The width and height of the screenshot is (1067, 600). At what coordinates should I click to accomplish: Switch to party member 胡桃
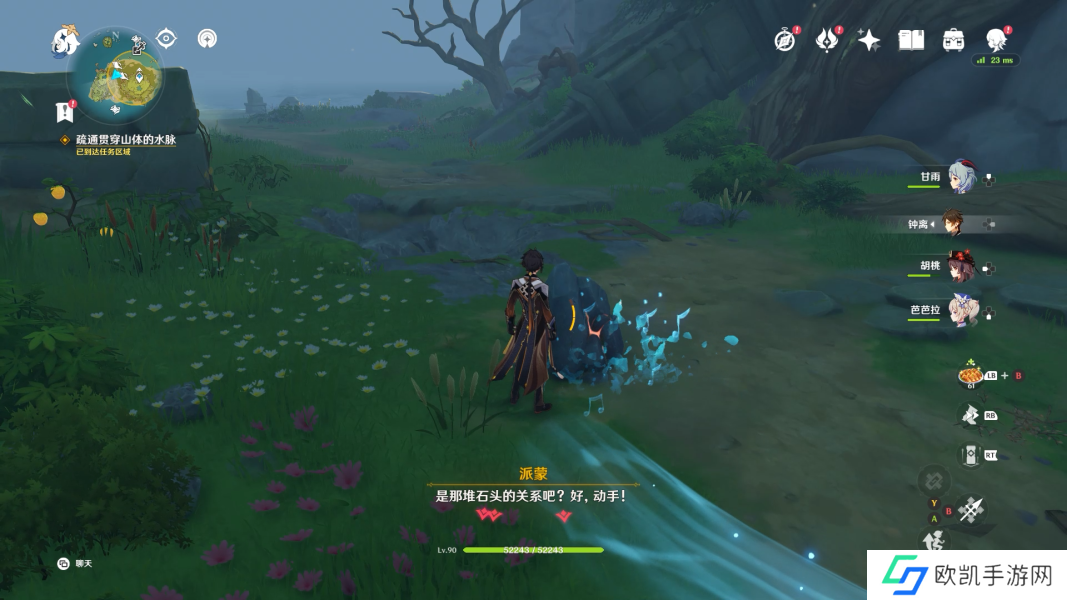point(960,267)
